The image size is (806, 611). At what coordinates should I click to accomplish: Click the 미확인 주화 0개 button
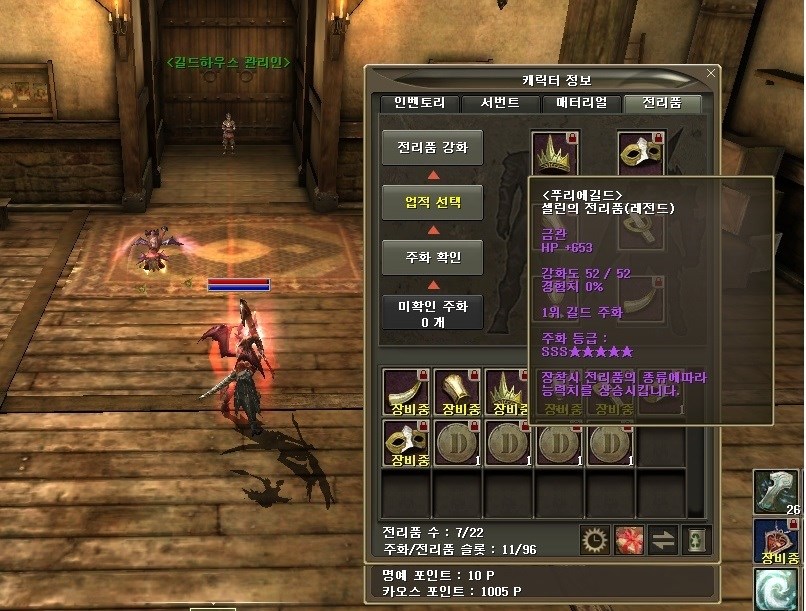click(432, 312)
